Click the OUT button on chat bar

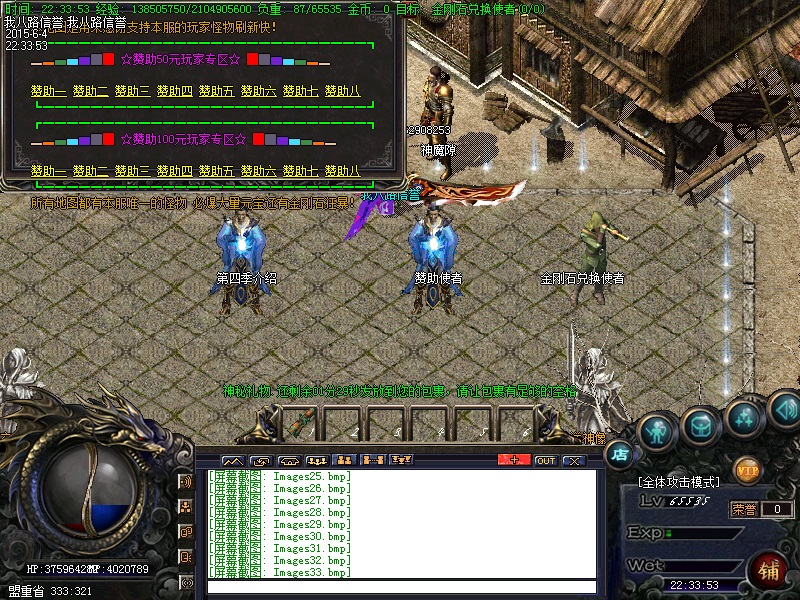coord(545,460)
